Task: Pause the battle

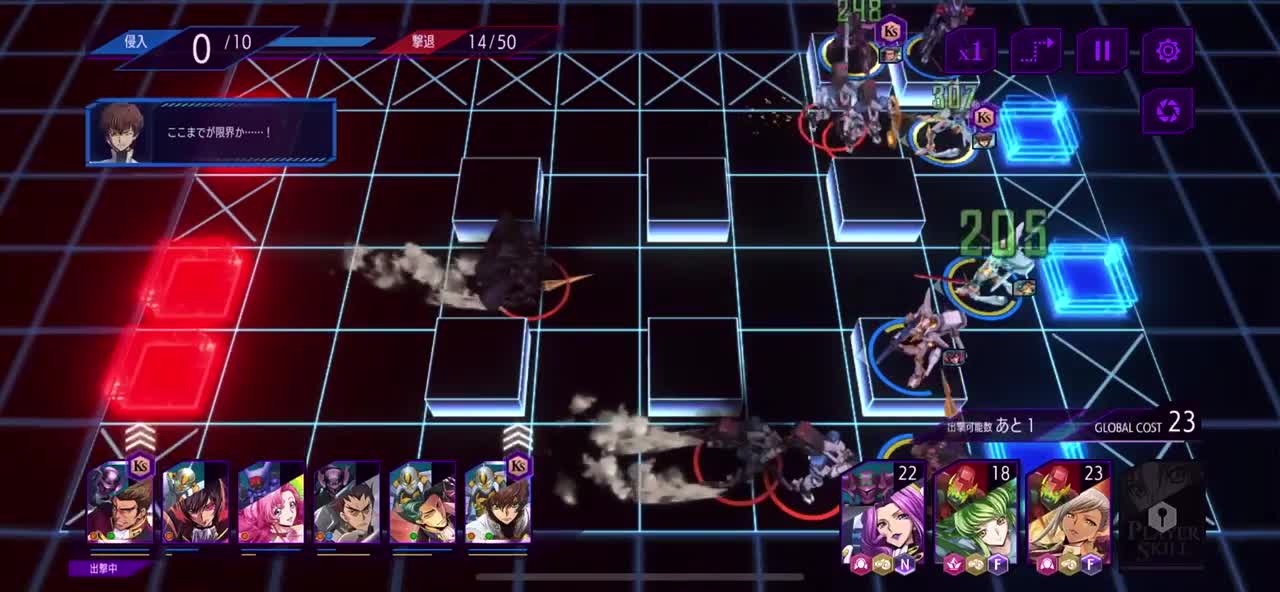Action: pyautogui.click(x=1102, y=52)
